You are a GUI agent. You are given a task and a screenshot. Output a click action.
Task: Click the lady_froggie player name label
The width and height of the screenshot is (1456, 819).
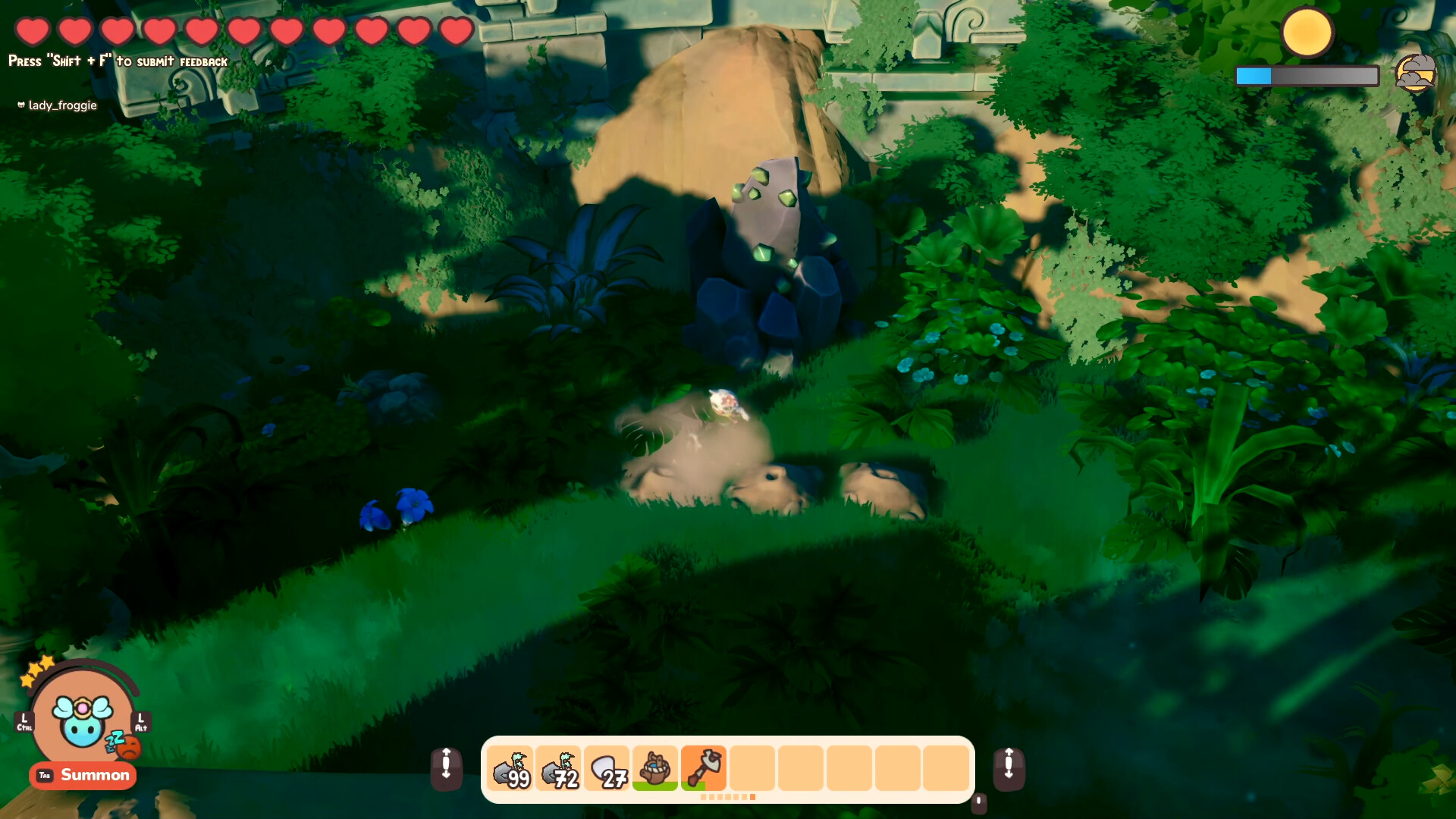58,105
